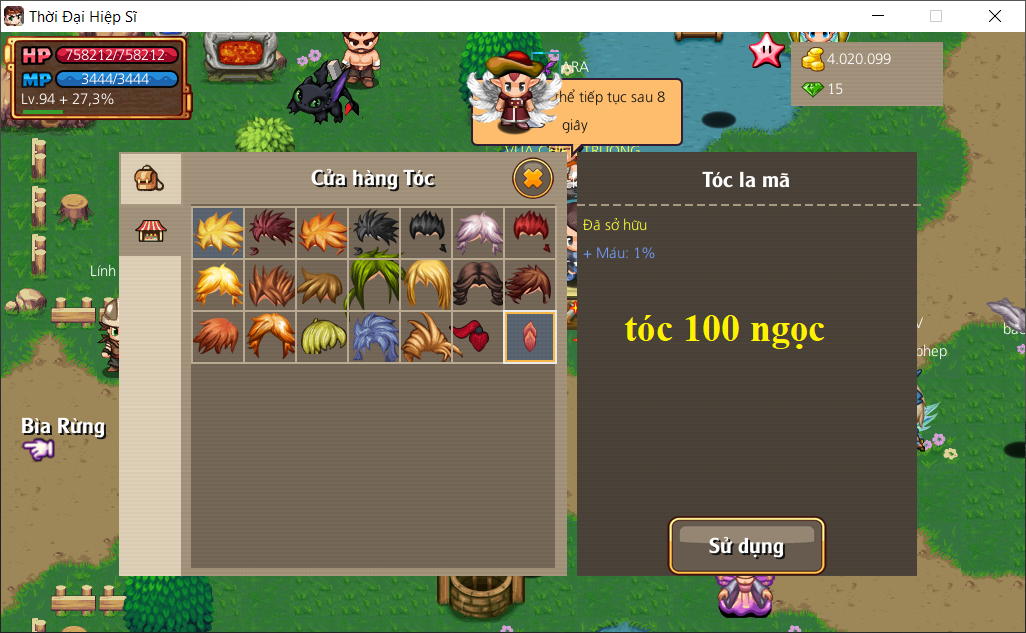The image size is (1026, 633).
Task: Close the game window
Action: (994, 16)
